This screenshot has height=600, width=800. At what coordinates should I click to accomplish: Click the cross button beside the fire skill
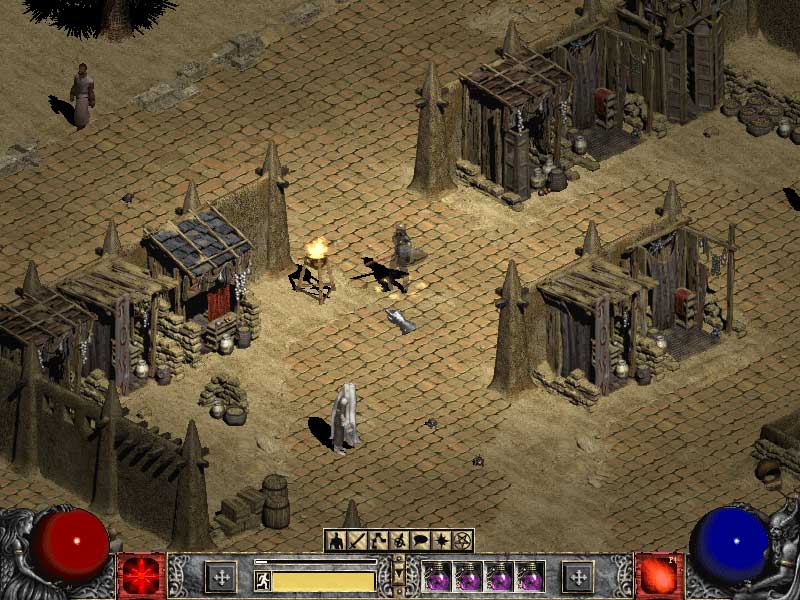point(578,577)
